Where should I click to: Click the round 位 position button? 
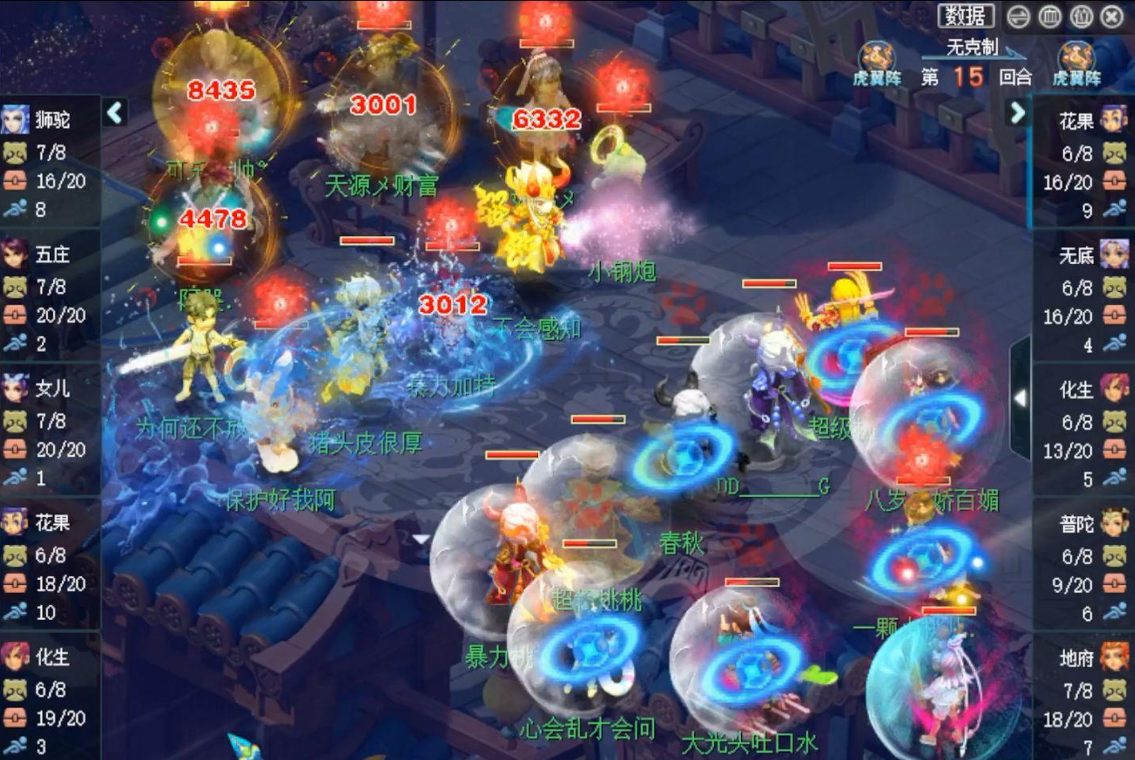[x=1080, y=16]
